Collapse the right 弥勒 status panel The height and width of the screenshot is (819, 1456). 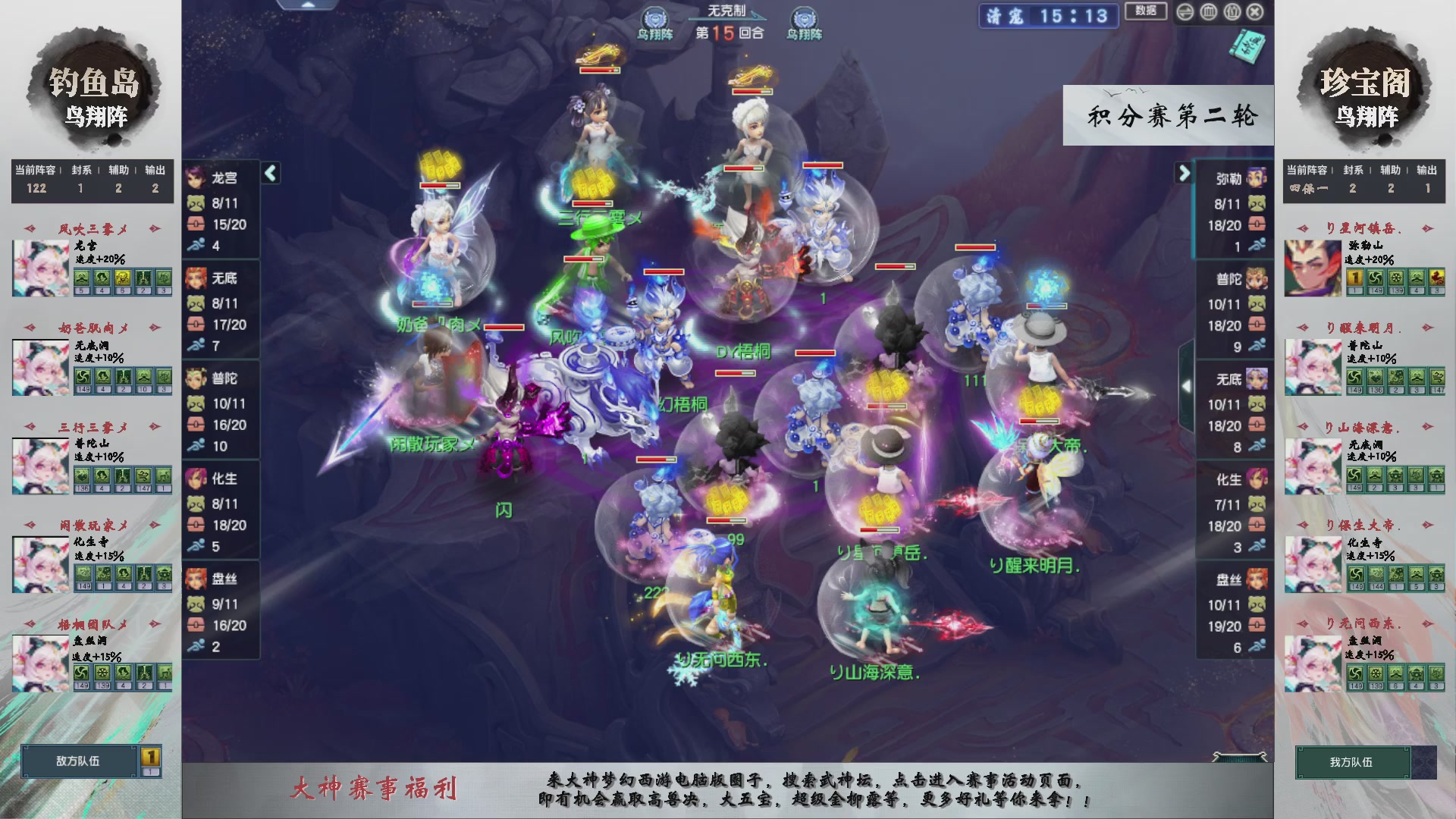[x=1183, y=173]
